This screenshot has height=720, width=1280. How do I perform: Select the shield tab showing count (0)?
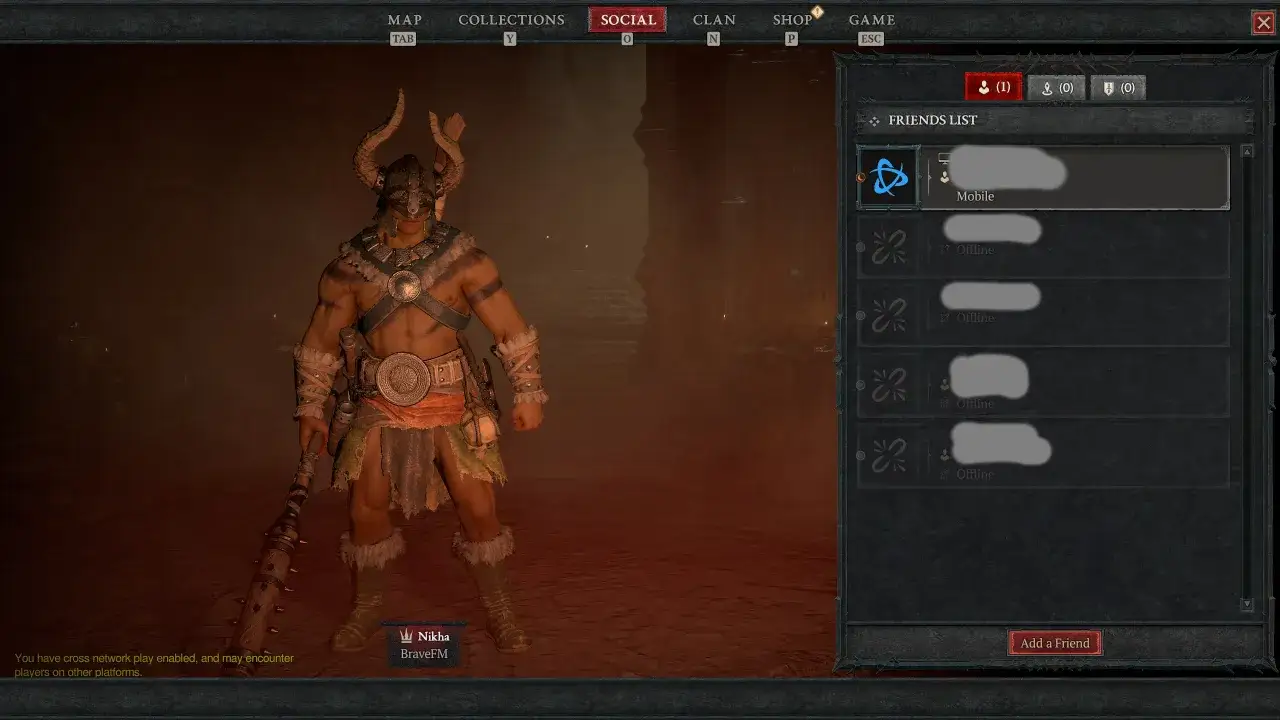click(1118, 87)
